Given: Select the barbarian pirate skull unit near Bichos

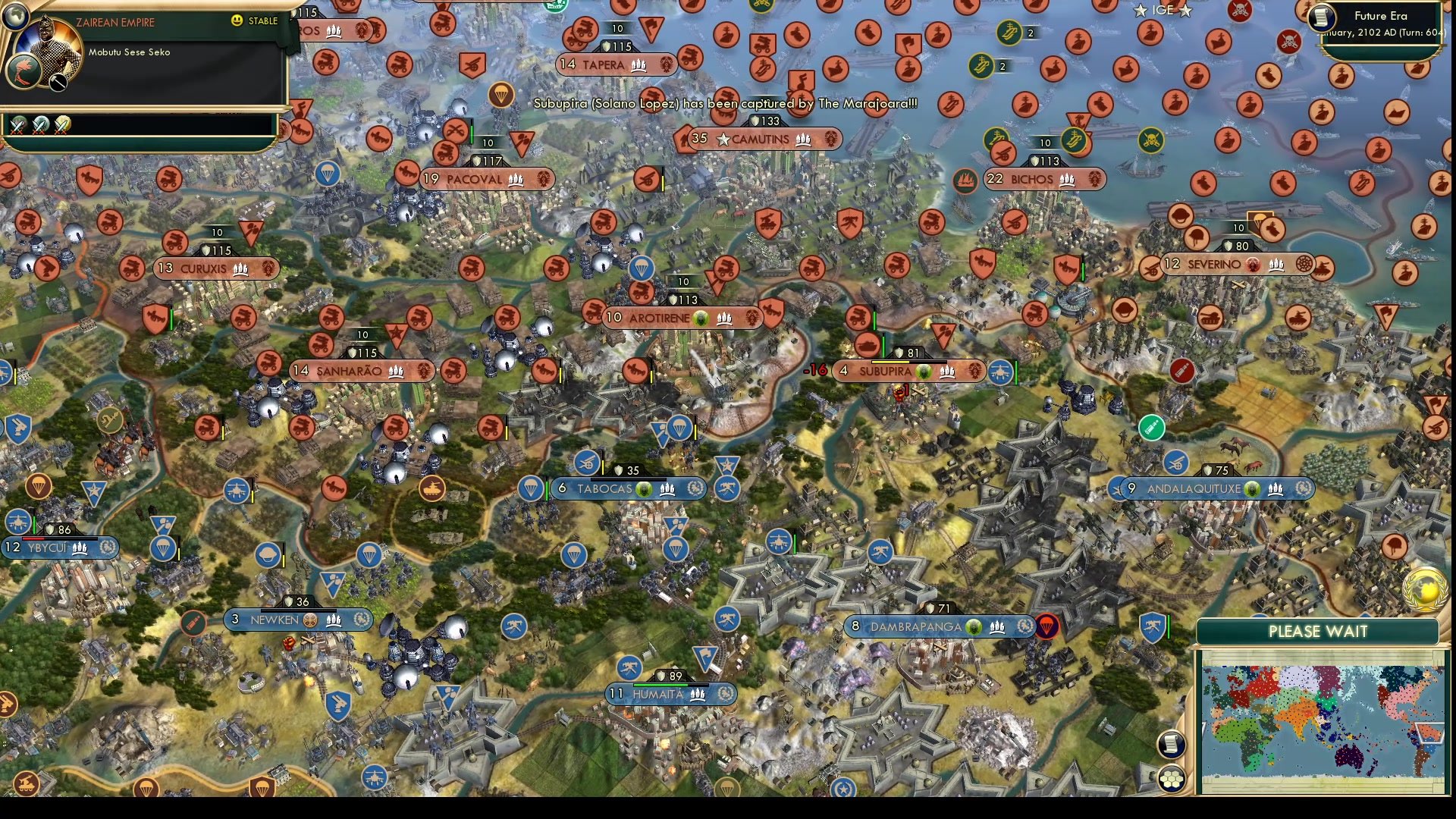Looking at the screenshot, I should [1152, 139].
